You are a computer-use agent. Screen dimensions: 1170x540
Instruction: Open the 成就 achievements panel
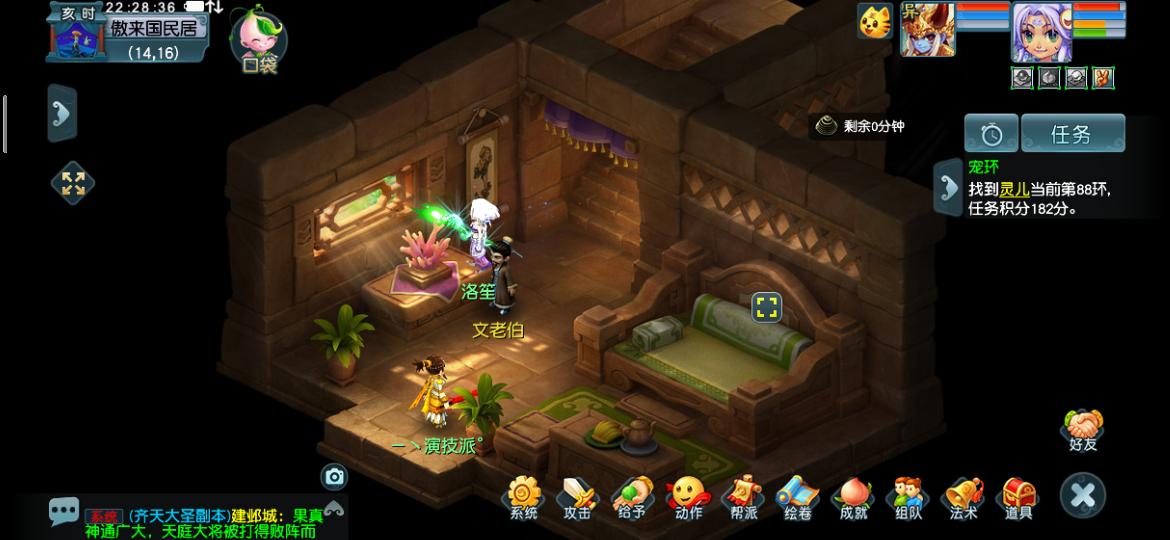pos(853,496)
